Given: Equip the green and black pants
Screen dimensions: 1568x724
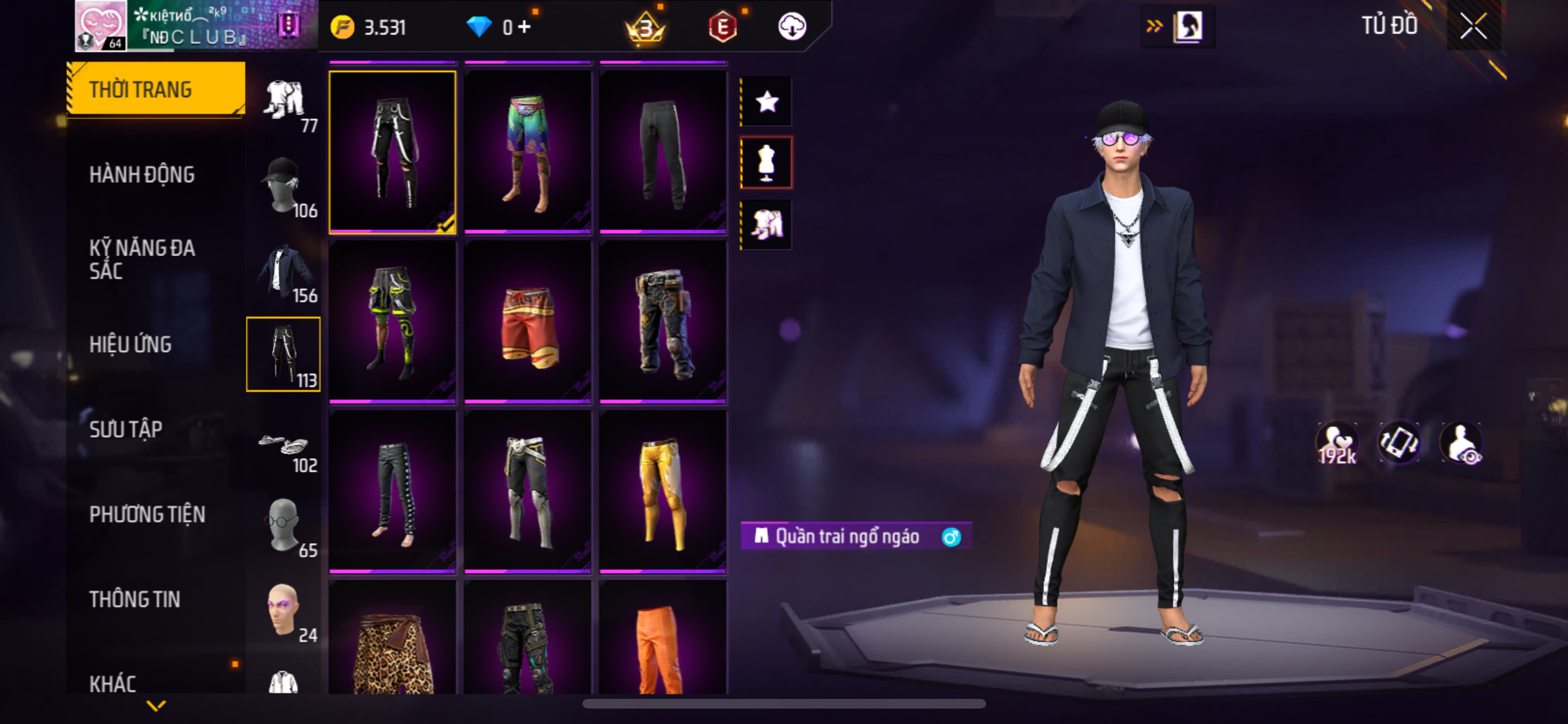Looking at the screenshot, I should tap(392, 322).
